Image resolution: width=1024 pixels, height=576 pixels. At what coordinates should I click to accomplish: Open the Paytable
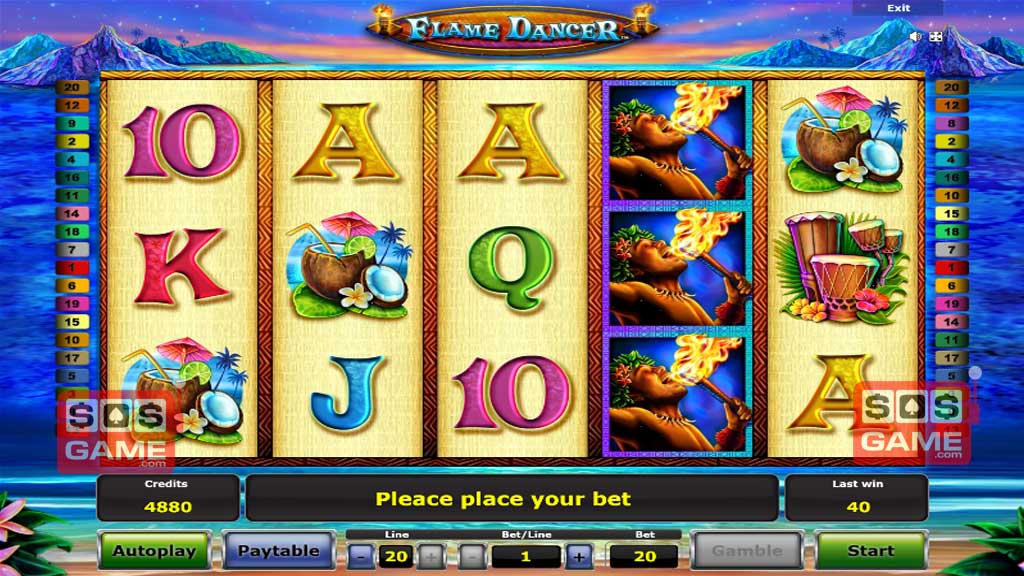(x=278, y=550)
